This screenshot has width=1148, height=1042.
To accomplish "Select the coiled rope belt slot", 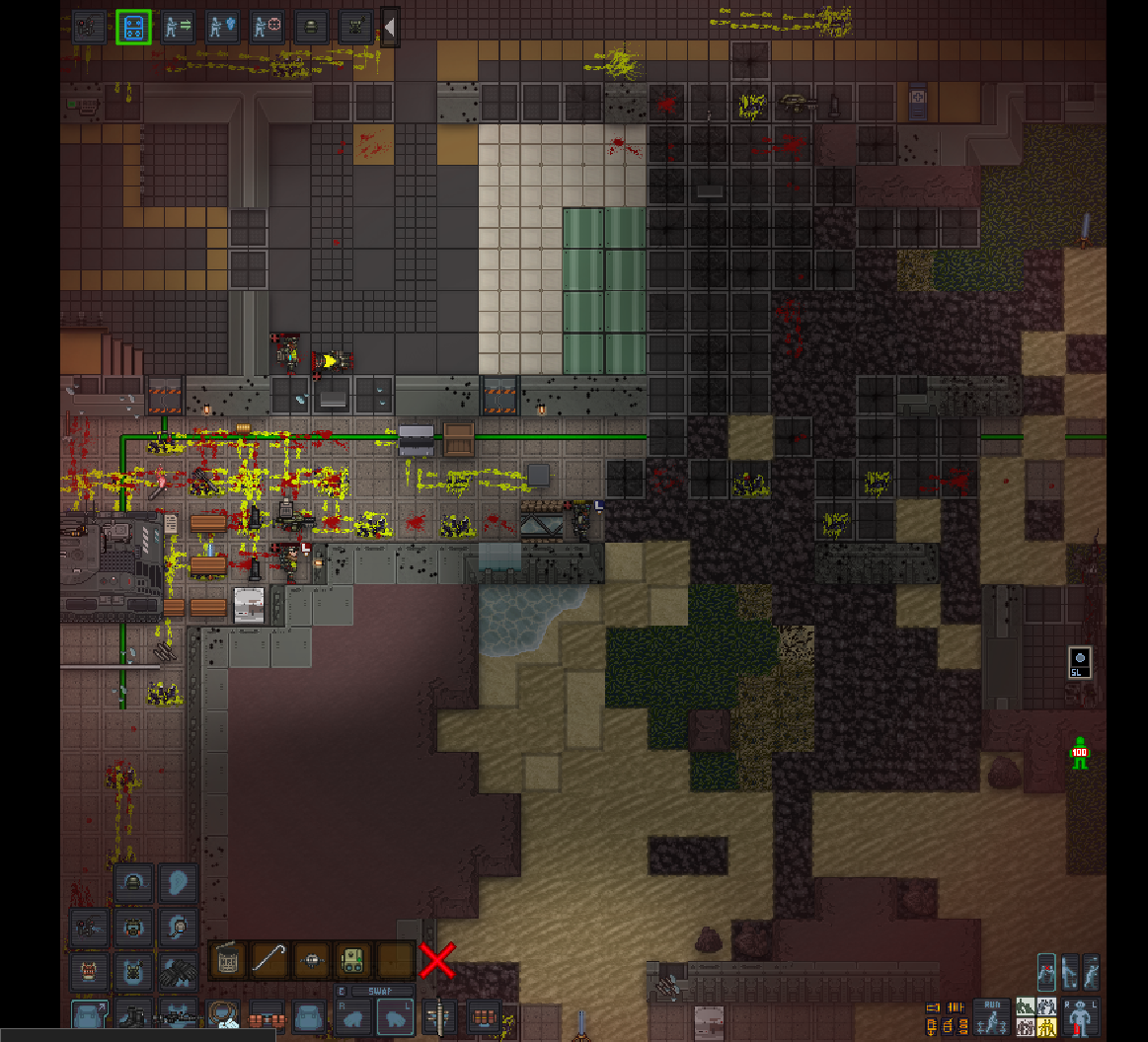I will 223,1016.
